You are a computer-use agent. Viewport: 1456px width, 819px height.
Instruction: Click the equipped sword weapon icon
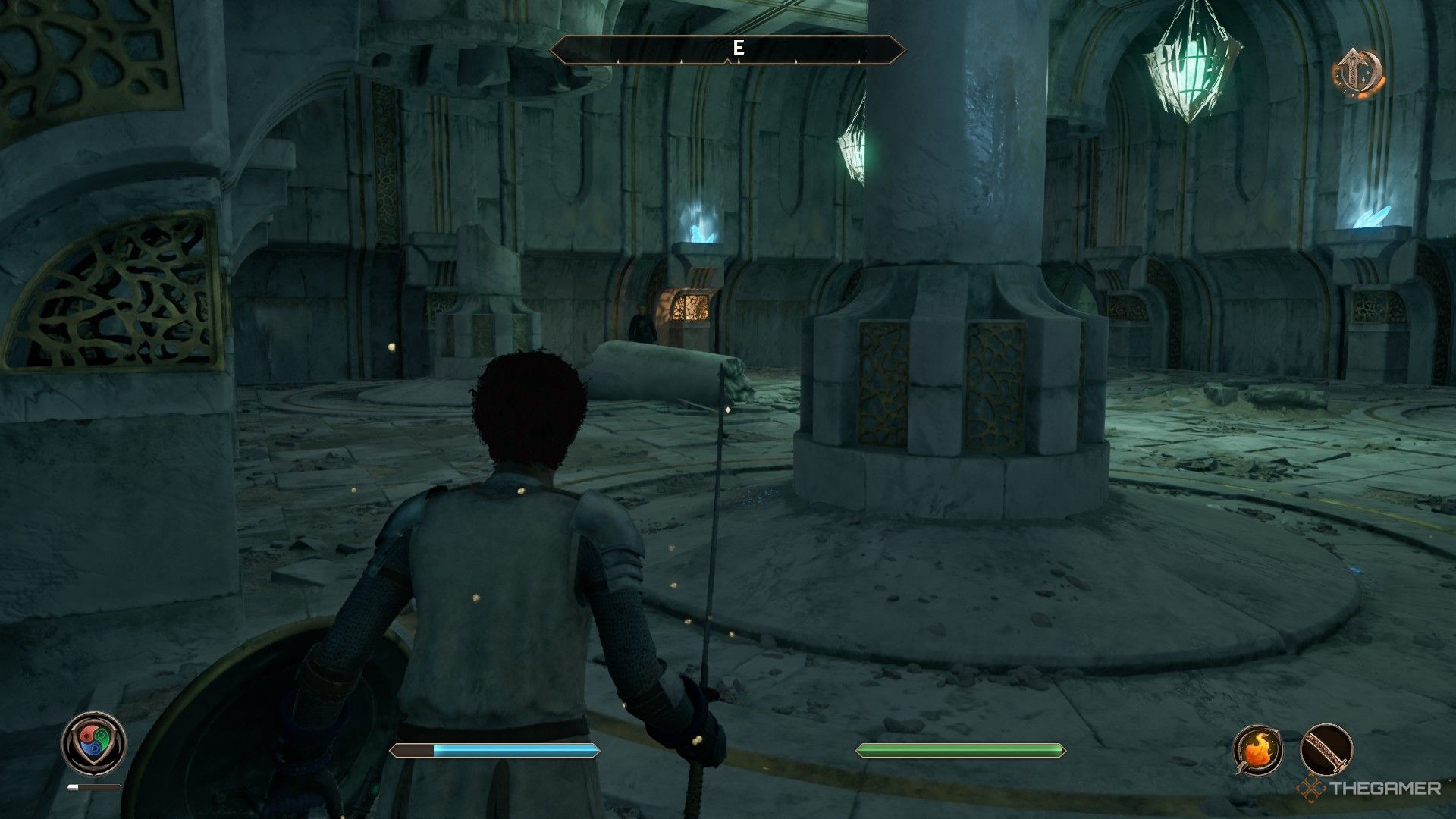(x=1326, y=749)
